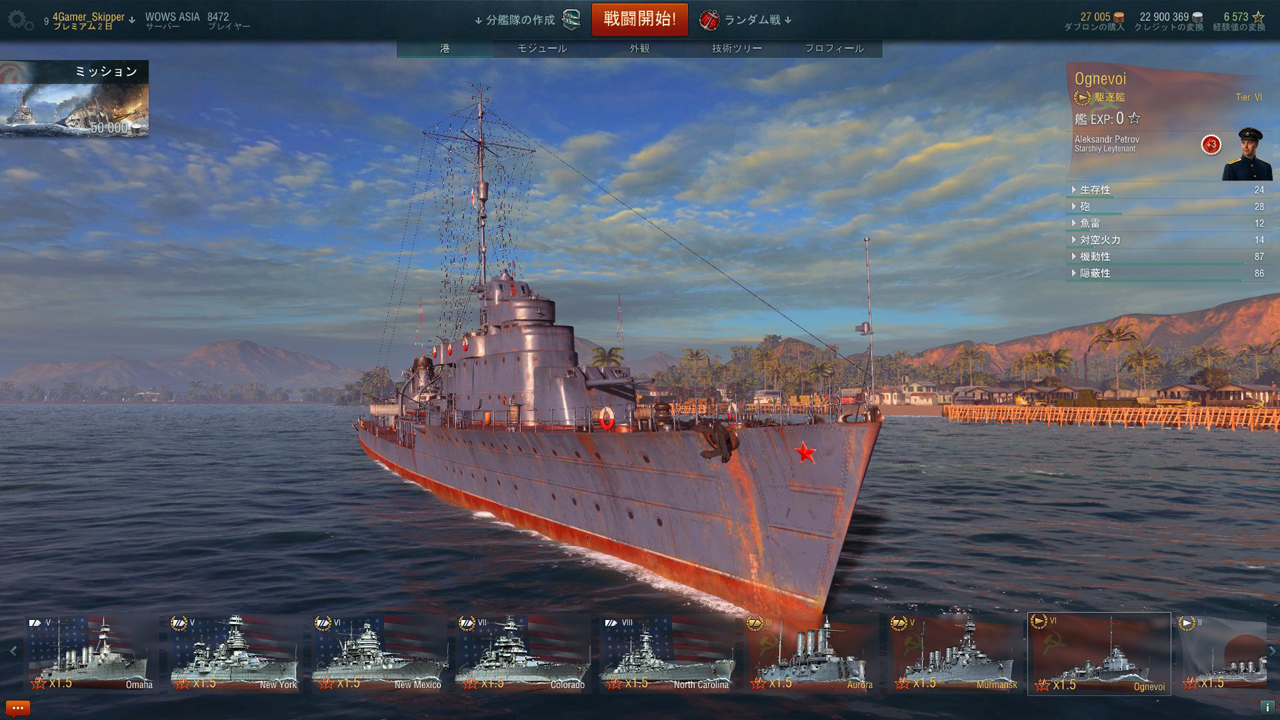The image size is (1280, 720).
Task: Open the 技術ツリー tab
Action: pos(737,48)
